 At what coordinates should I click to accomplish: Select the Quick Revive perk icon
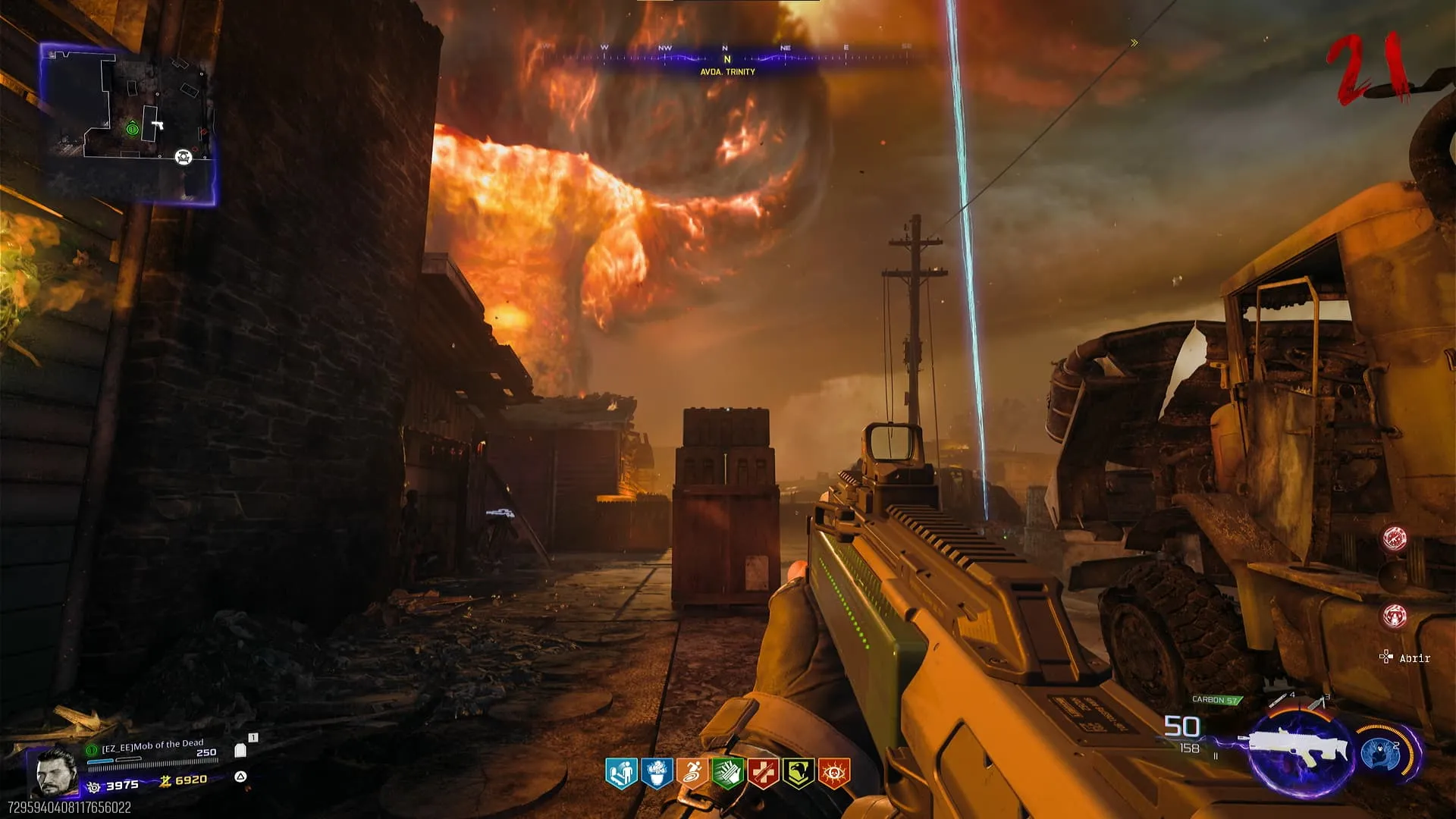coord(620,773)
